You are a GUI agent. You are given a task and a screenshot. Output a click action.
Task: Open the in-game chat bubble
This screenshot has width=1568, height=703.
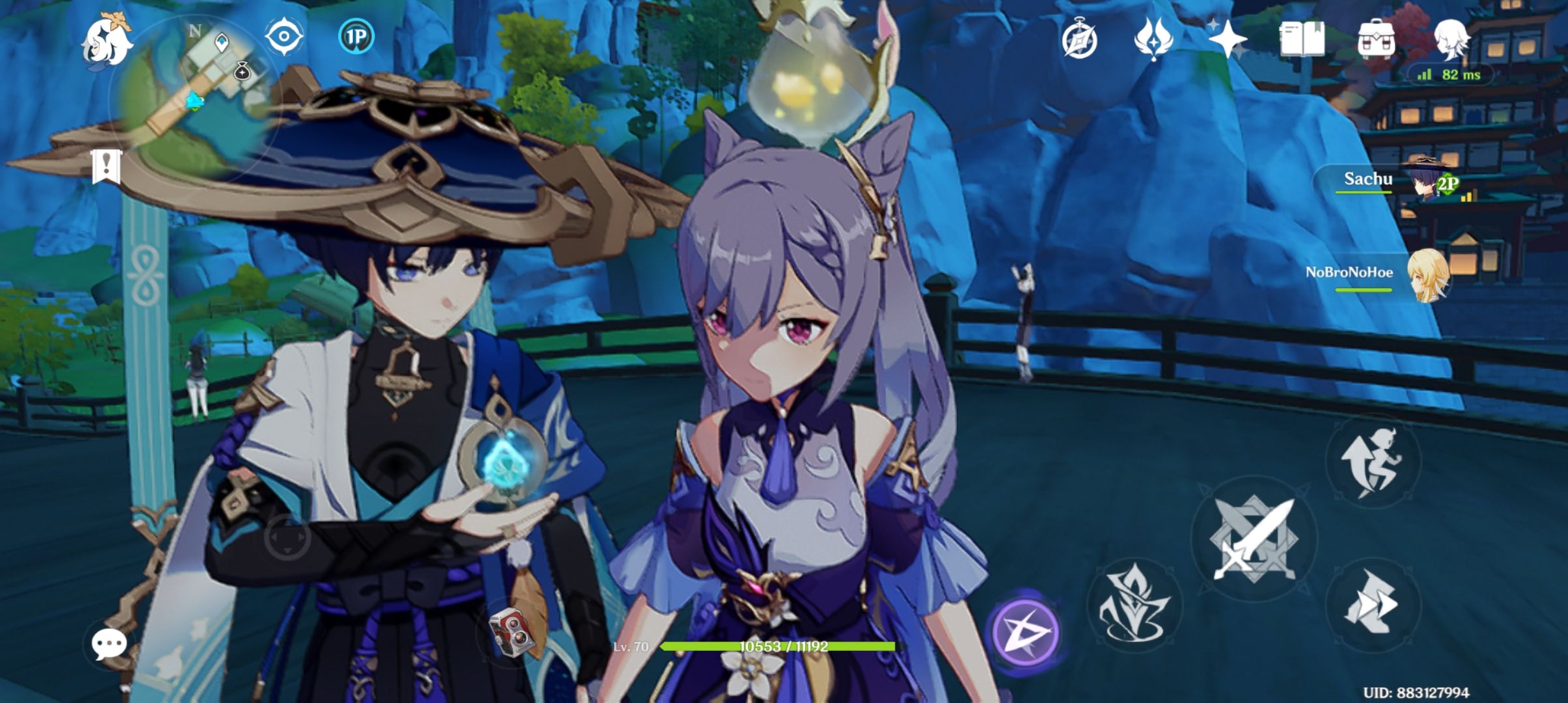[x=109, y=644]
